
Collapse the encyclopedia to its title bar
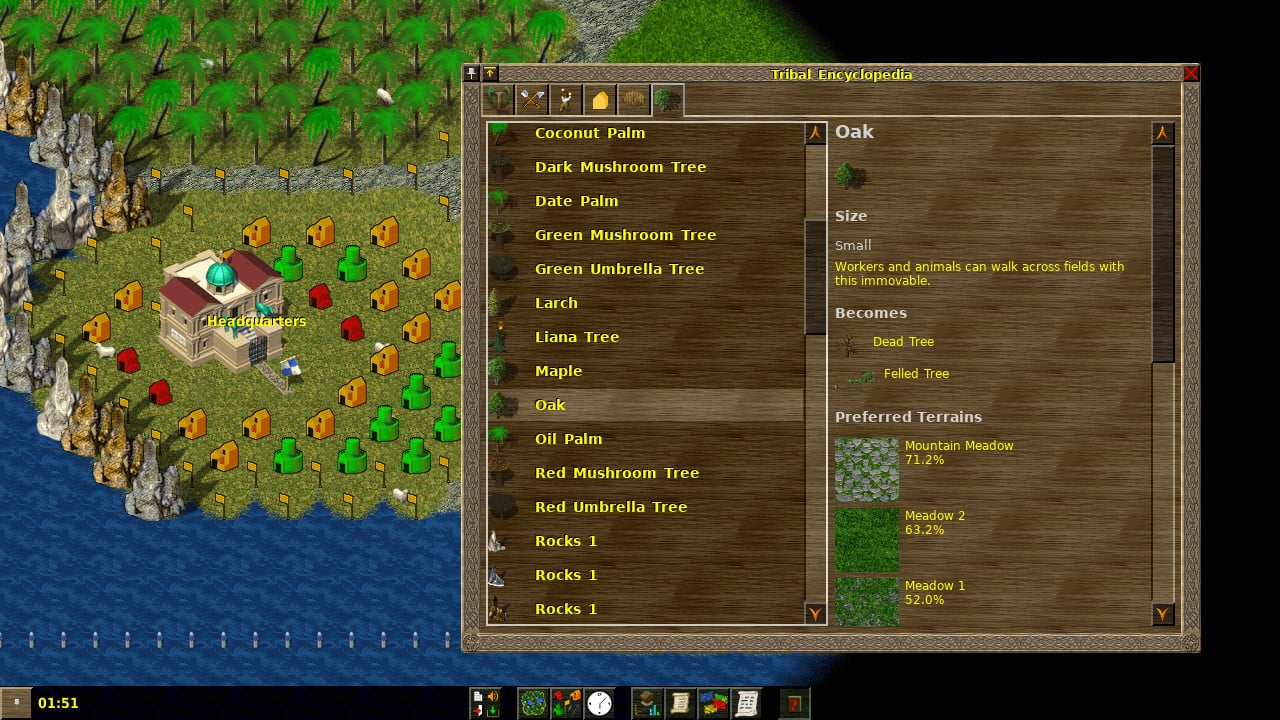[489, 72]
